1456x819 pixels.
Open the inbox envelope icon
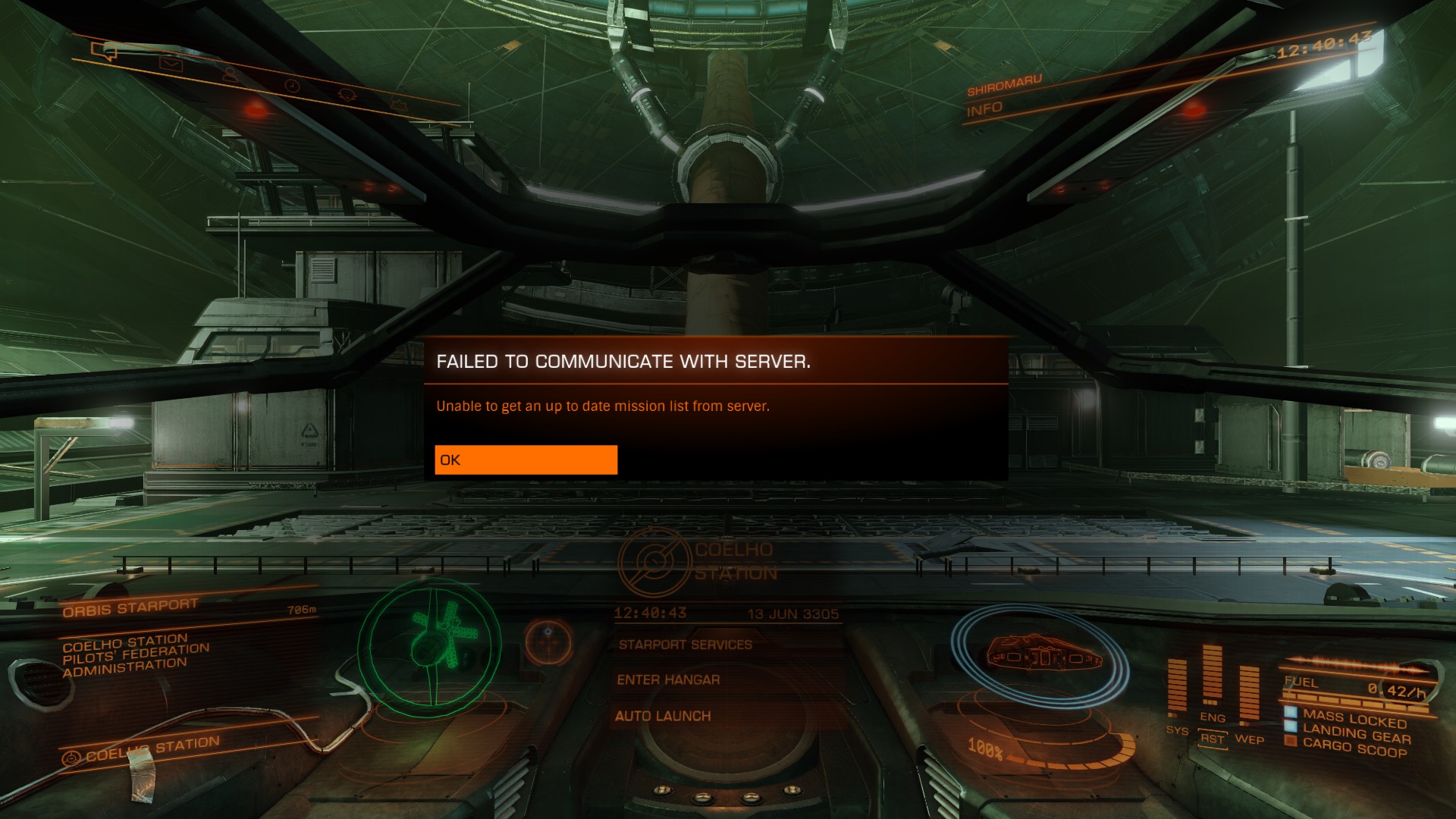171,64
